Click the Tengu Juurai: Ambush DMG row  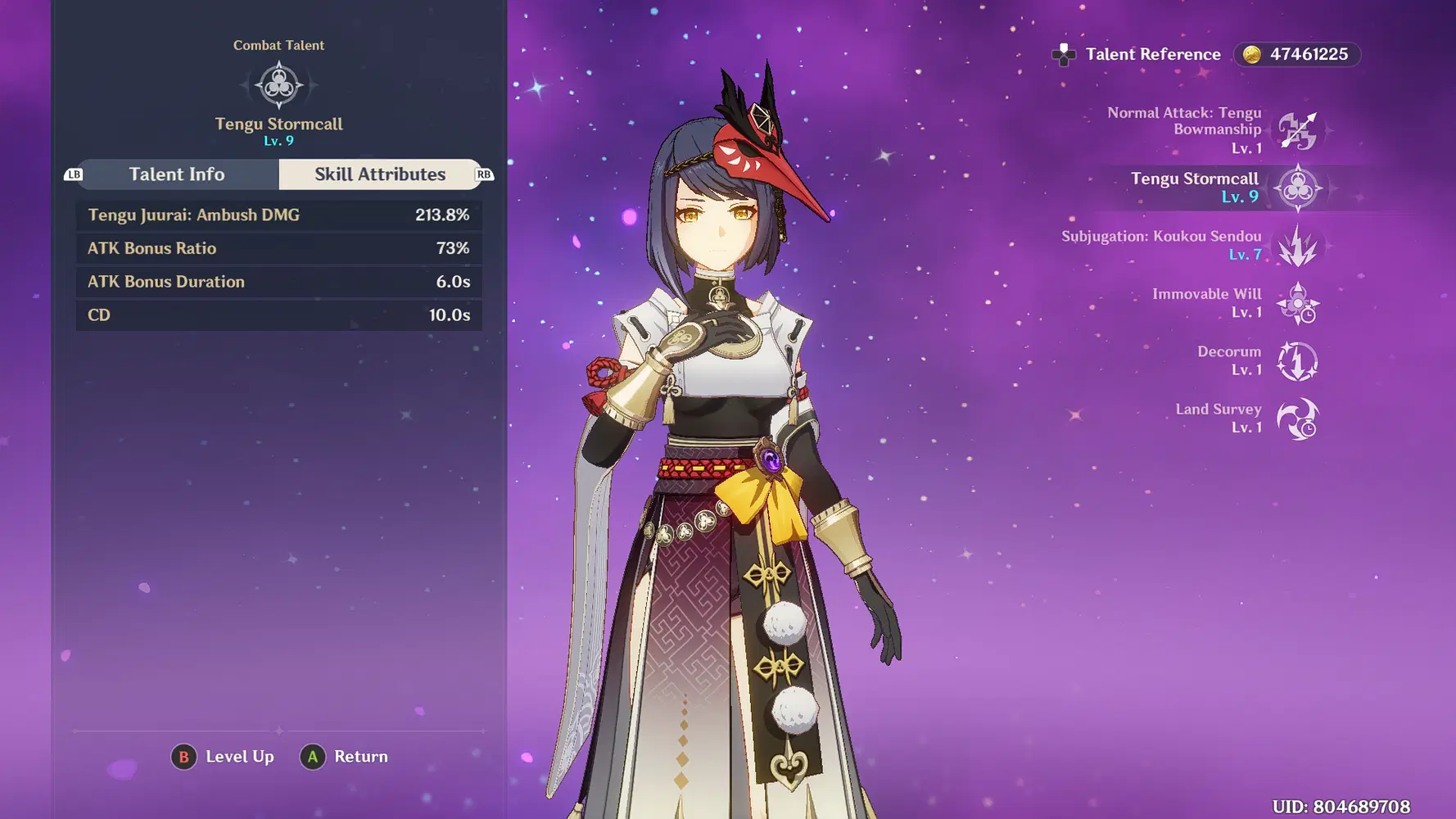(278, 215)
